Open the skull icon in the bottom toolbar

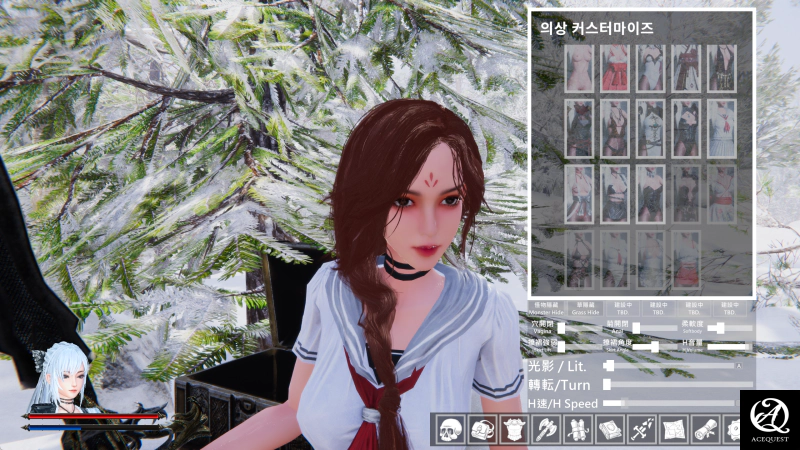click(447, 430)
